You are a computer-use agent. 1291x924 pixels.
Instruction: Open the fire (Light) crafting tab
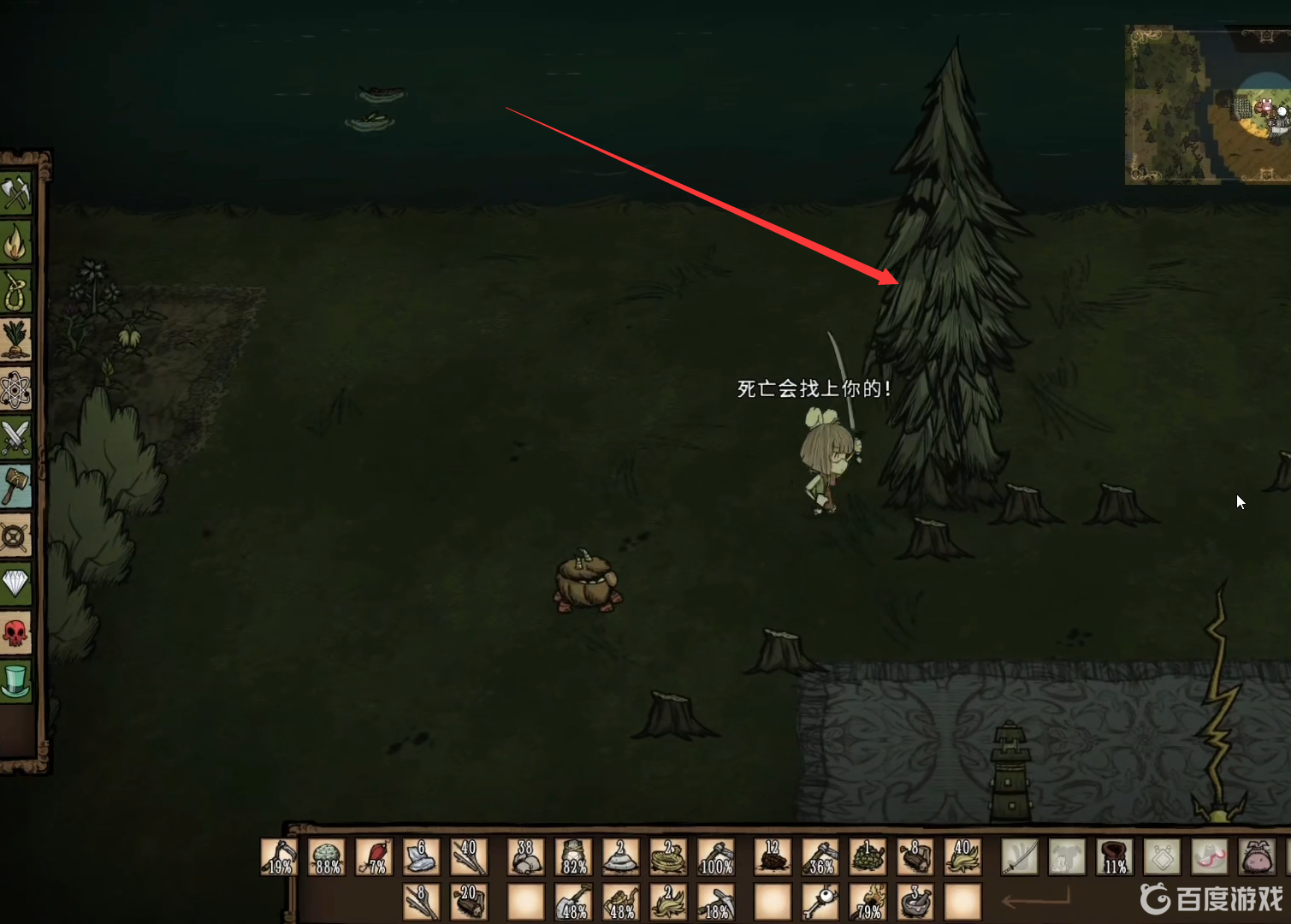(16, 244)
